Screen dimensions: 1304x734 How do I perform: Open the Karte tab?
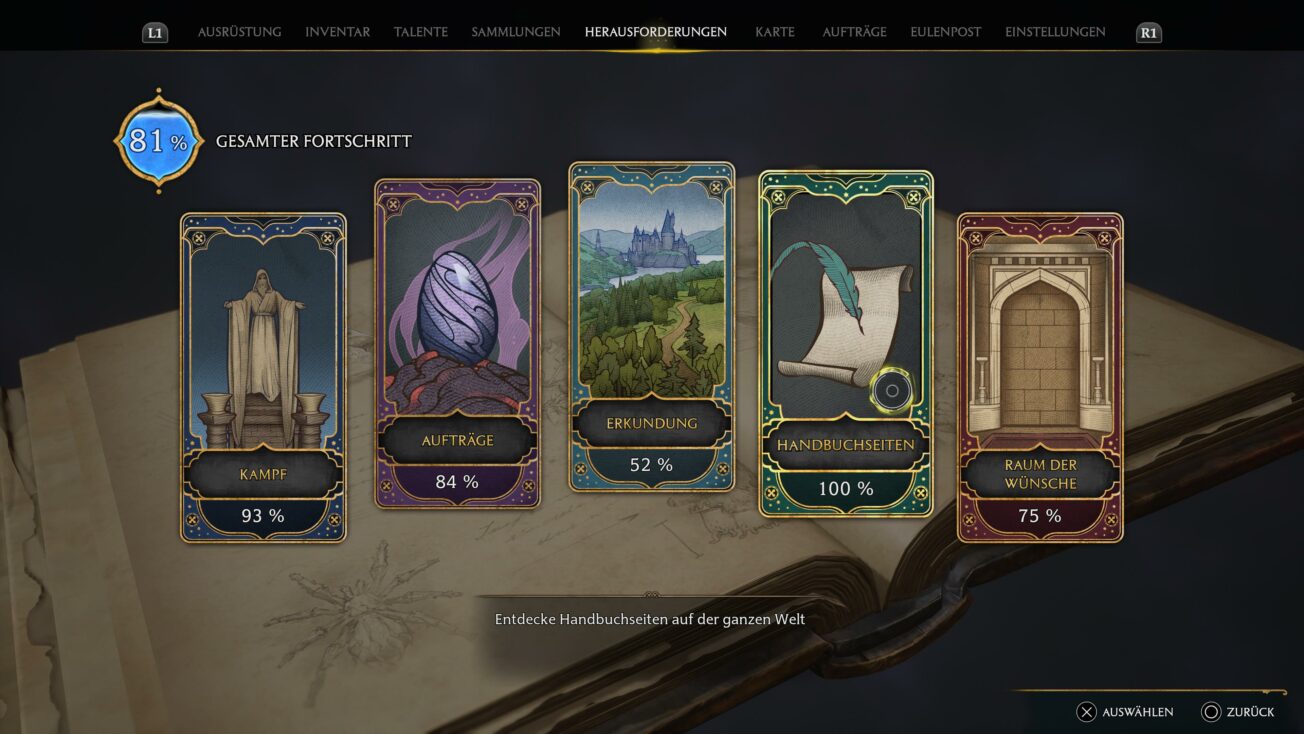775,32
